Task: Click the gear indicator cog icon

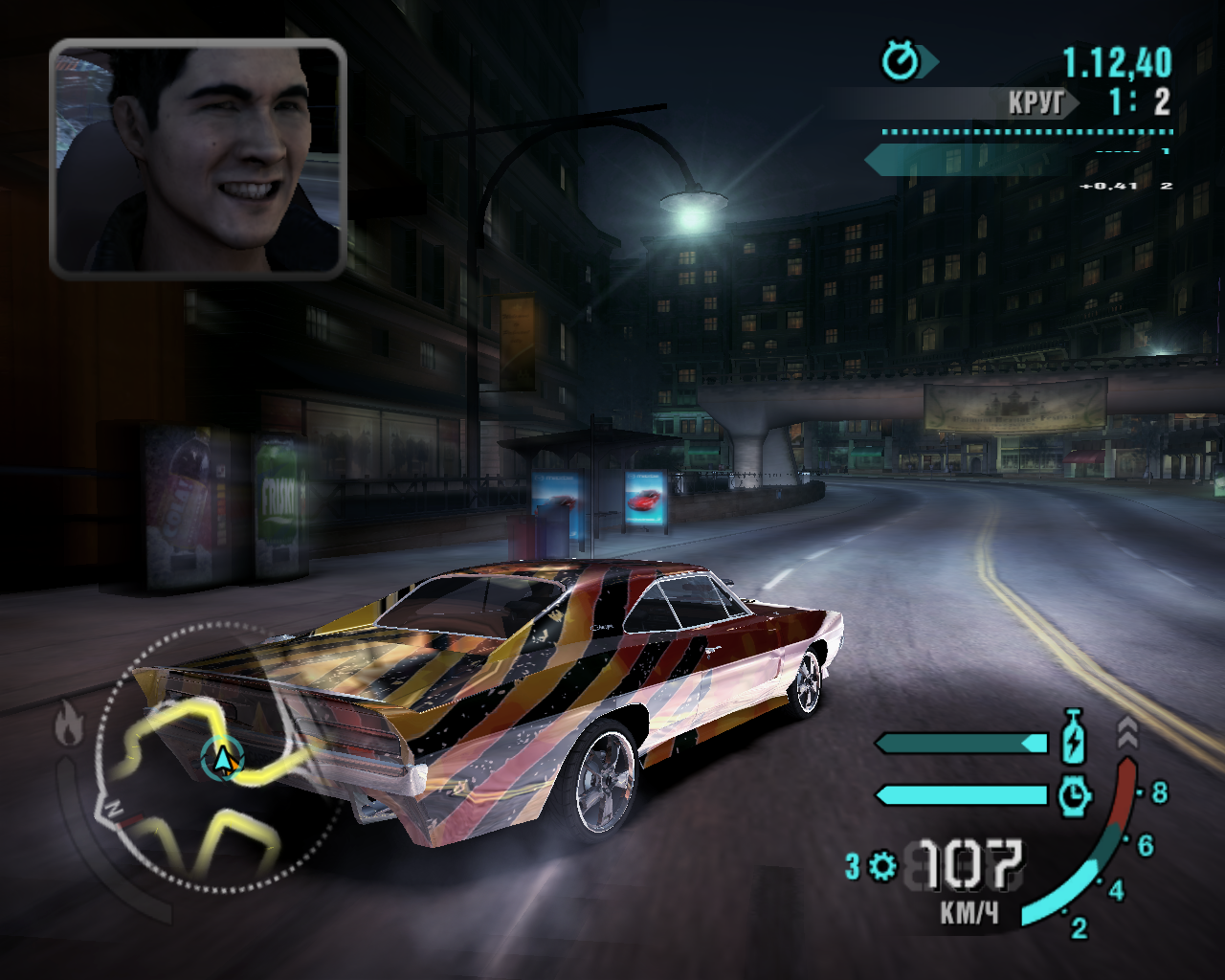Action: point(882,866)
